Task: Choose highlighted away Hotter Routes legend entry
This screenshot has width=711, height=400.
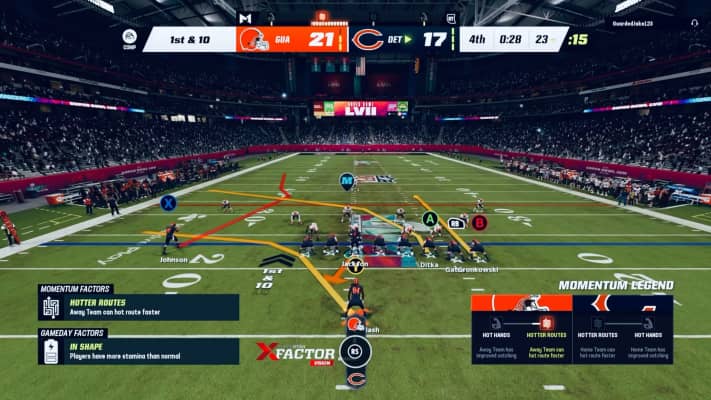Action: point(546,337)
